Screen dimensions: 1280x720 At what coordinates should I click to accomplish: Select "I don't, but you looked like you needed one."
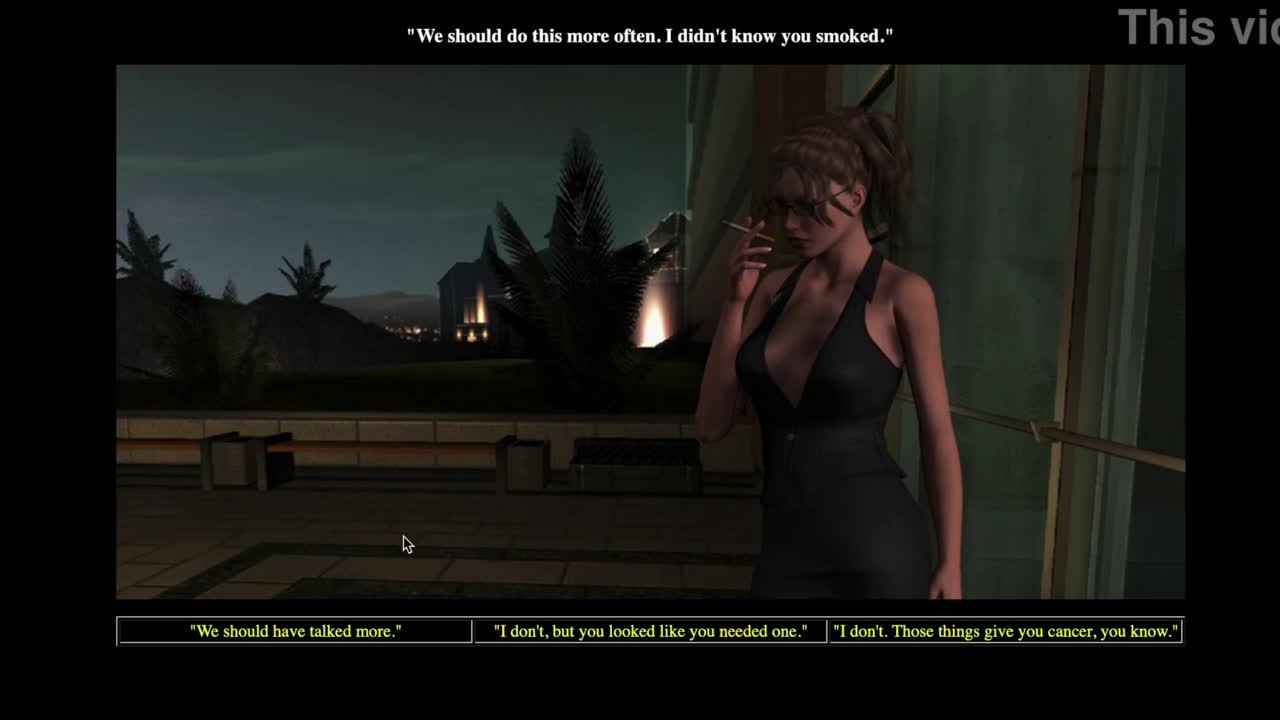point(650,631)
